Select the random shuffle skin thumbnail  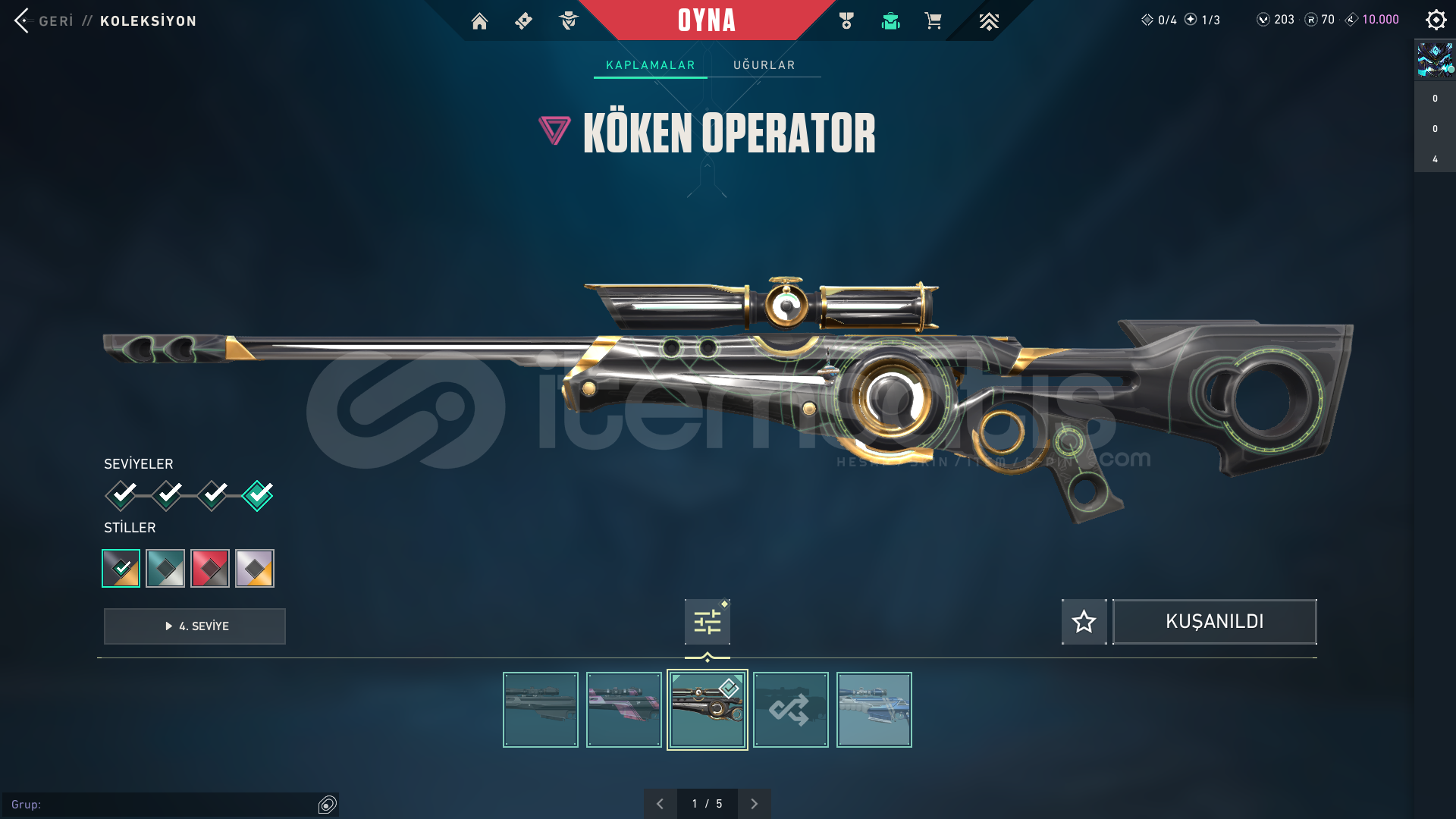(790, 710)
